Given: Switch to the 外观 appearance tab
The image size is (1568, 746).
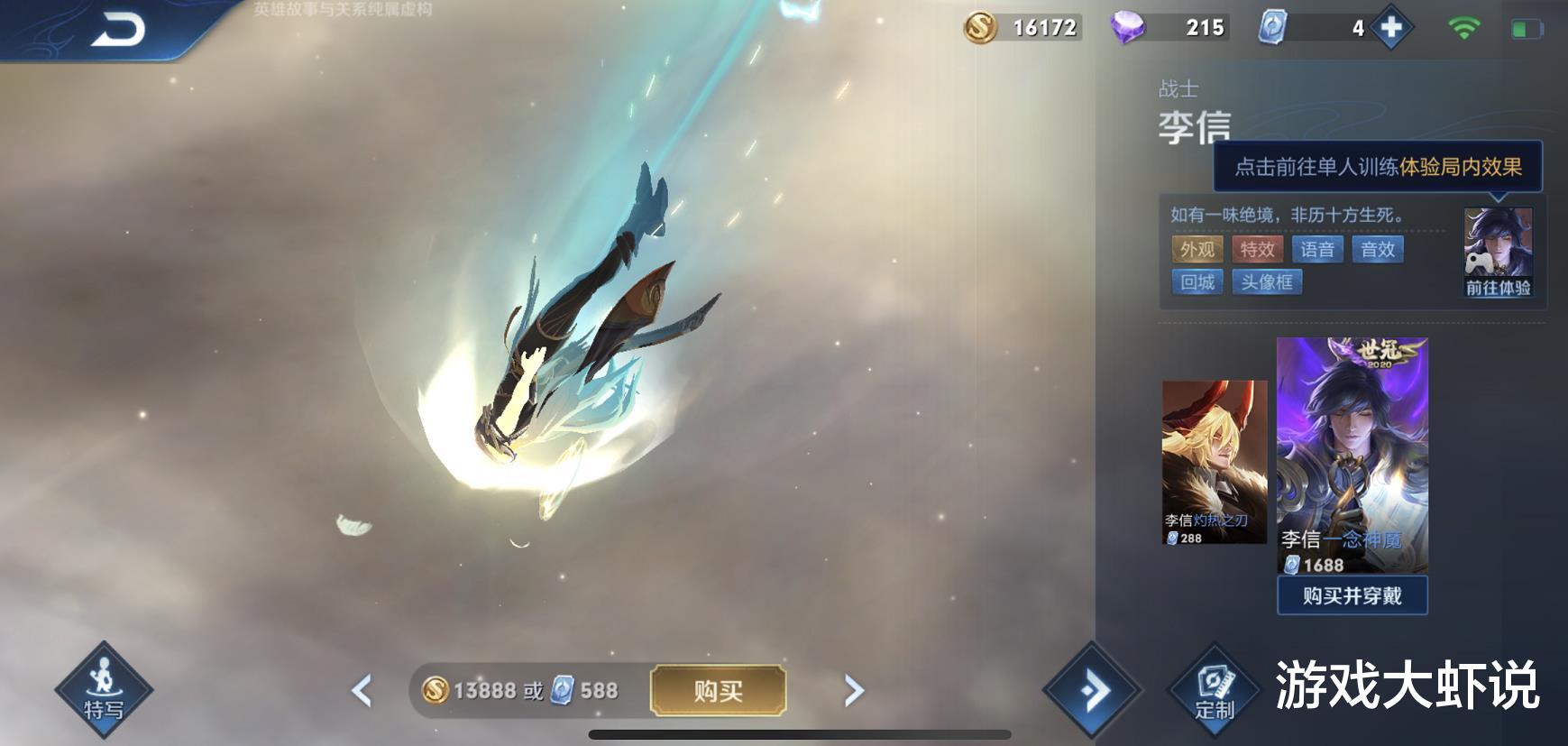Looking at the screenshot, I should (1196, 250).
